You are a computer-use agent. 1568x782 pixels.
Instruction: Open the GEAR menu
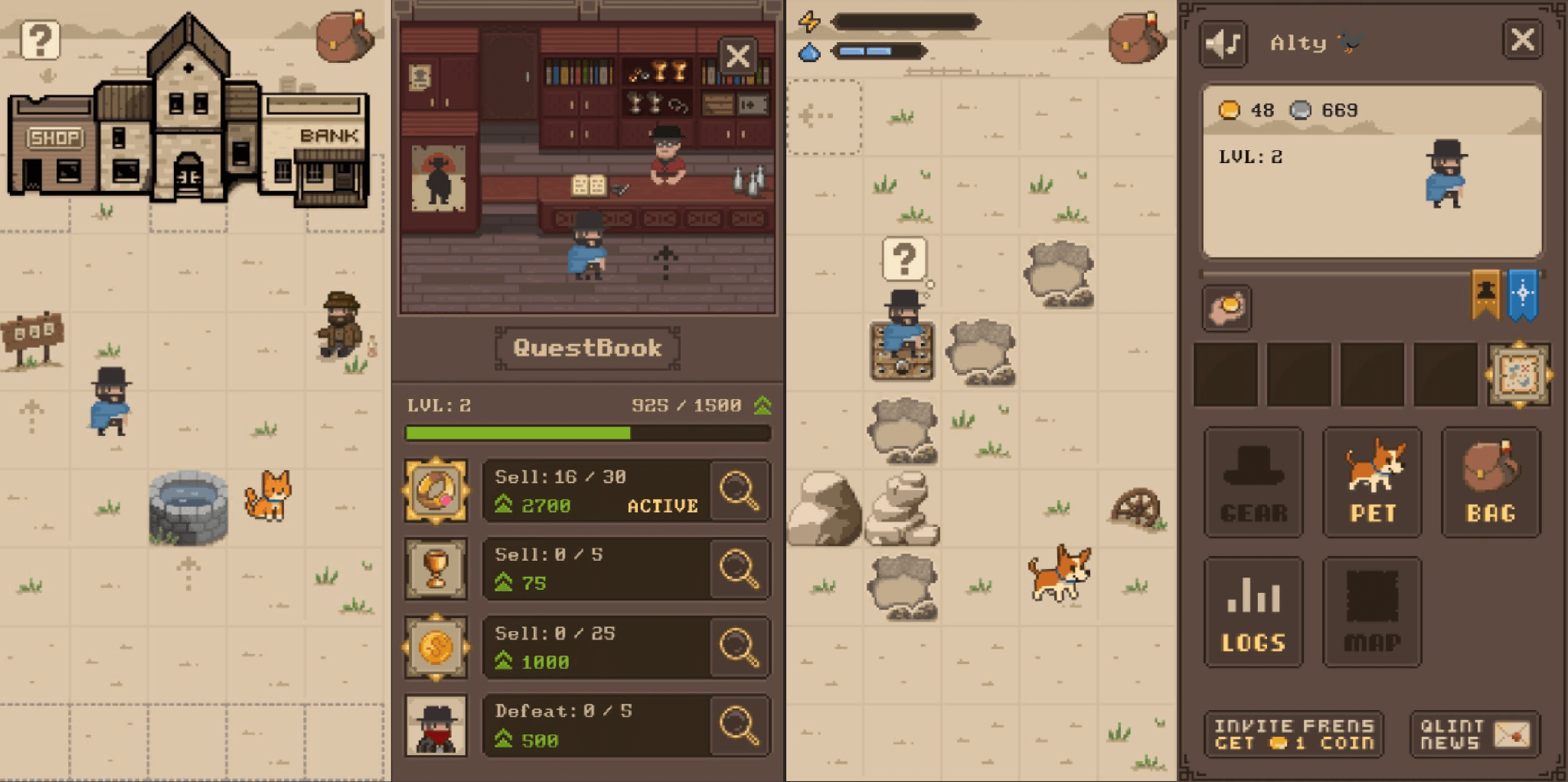tap(1253, 483)
